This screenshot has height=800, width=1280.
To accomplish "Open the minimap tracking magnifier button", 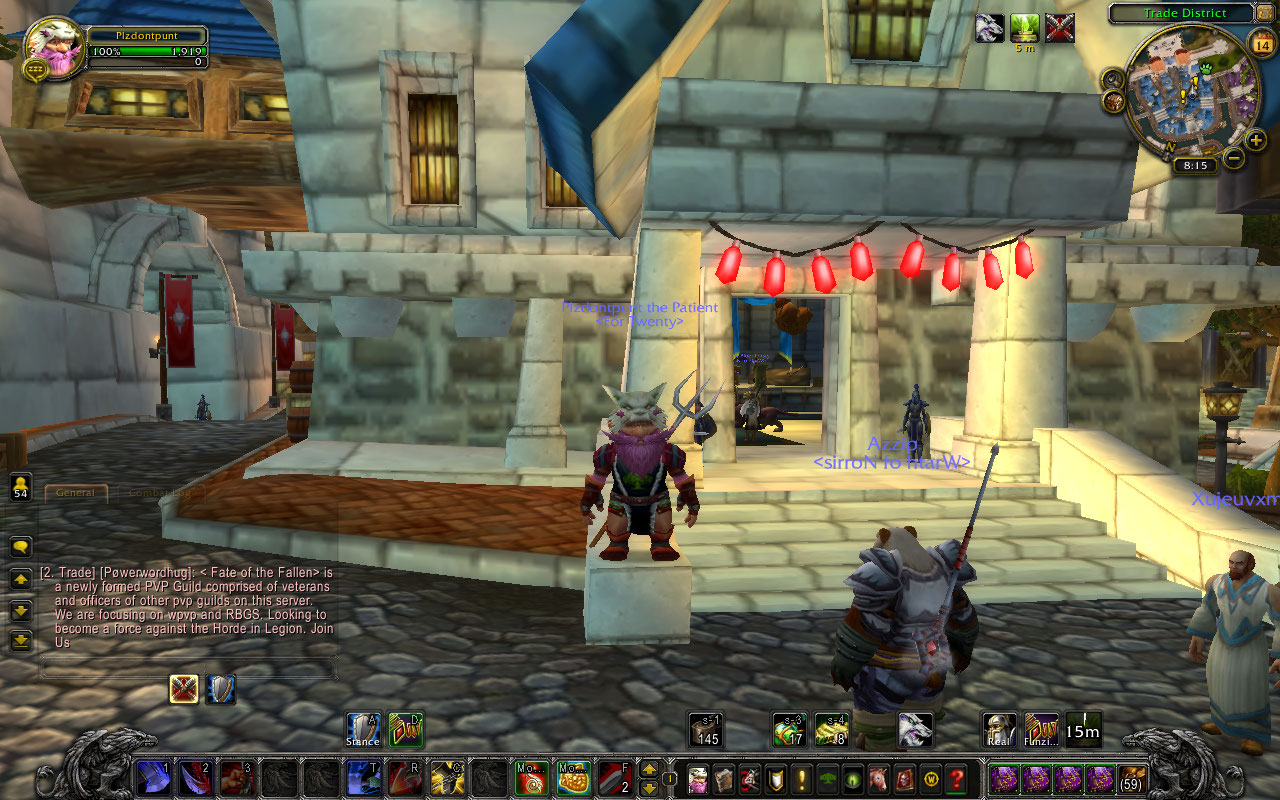I will click(x=1113, y=78).
